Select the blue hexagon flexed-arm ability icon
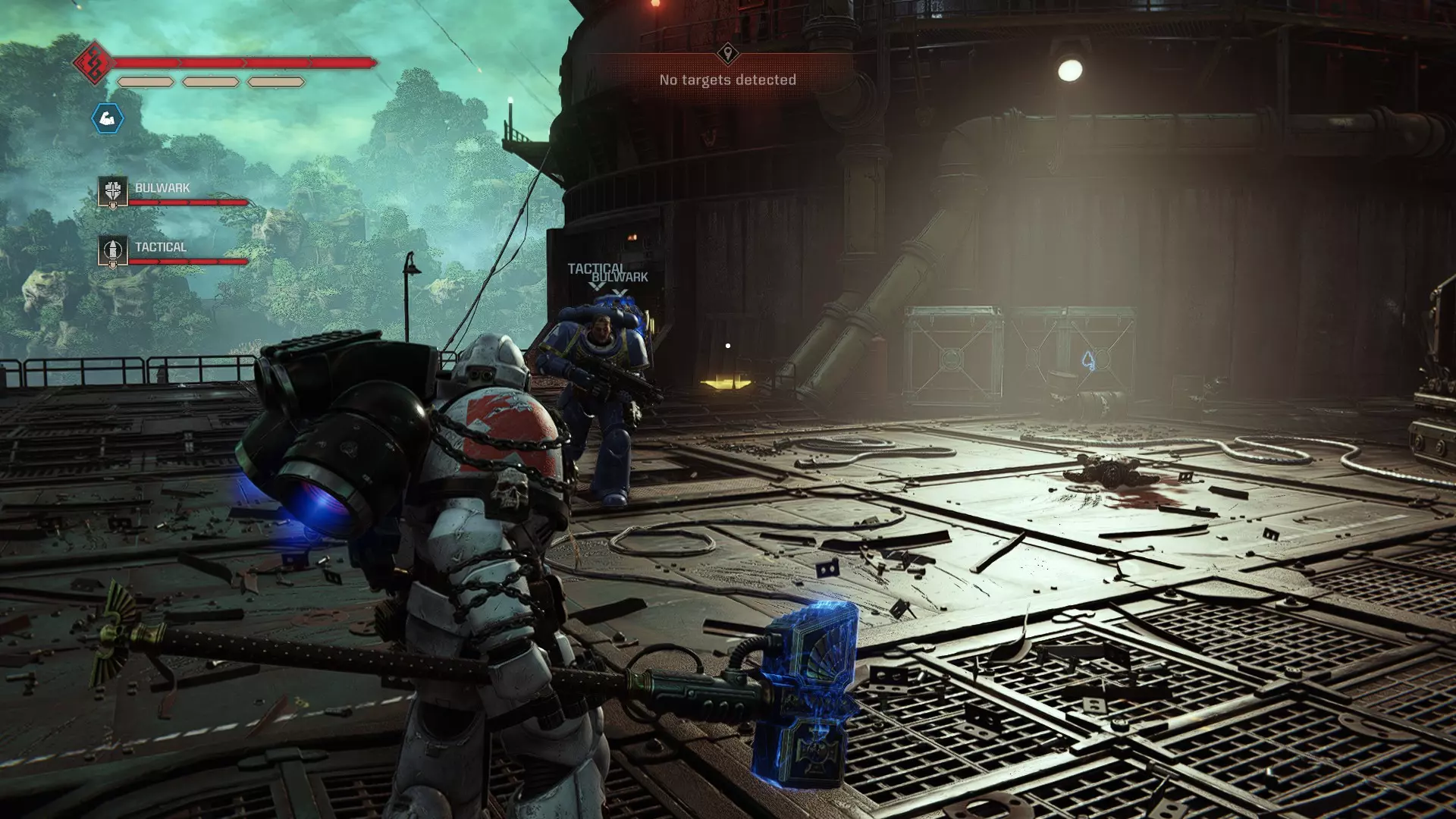Image resolution: width=1456 pixels, height=819 pixels. click(x=108, y=118)
